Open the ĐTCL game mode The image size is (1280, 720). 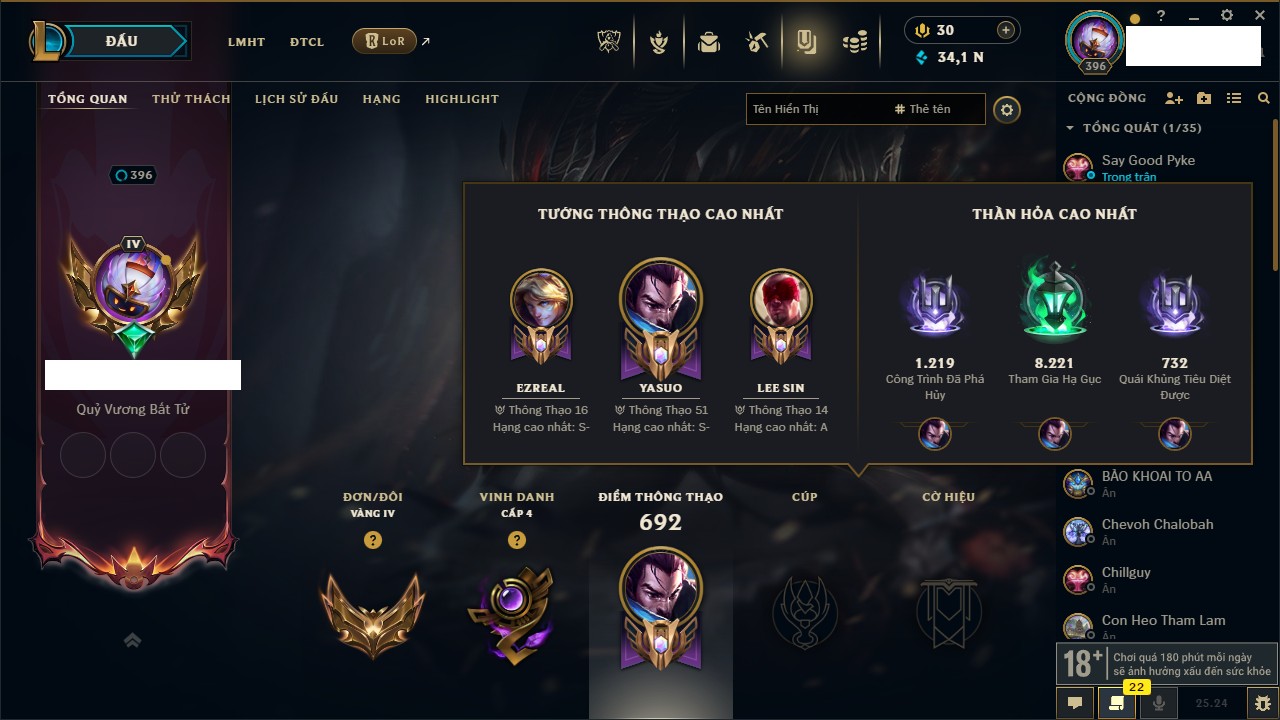(307, 42)
